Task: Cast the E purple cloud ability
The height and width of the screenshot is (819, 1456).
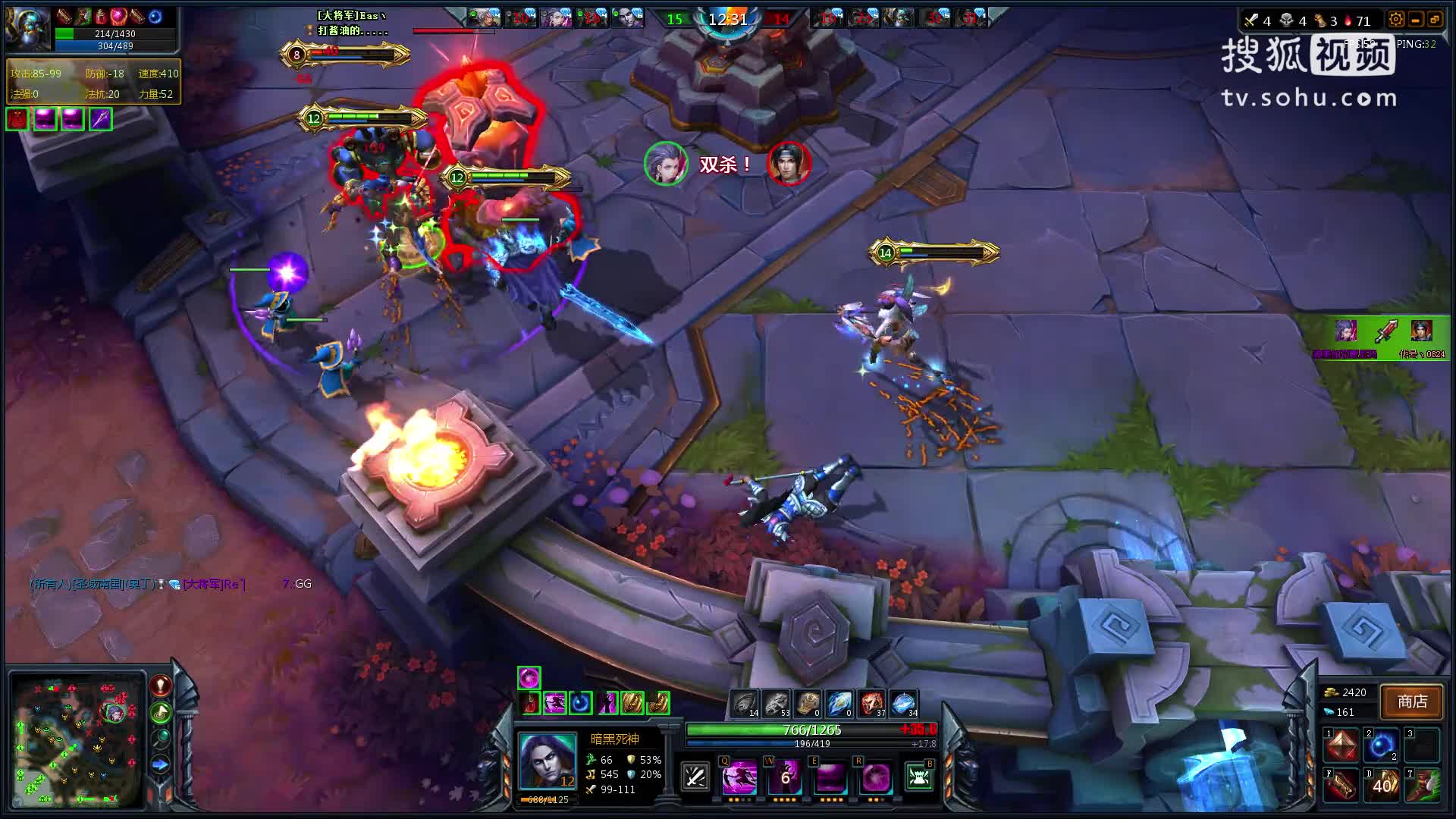Action: [830, 778]
